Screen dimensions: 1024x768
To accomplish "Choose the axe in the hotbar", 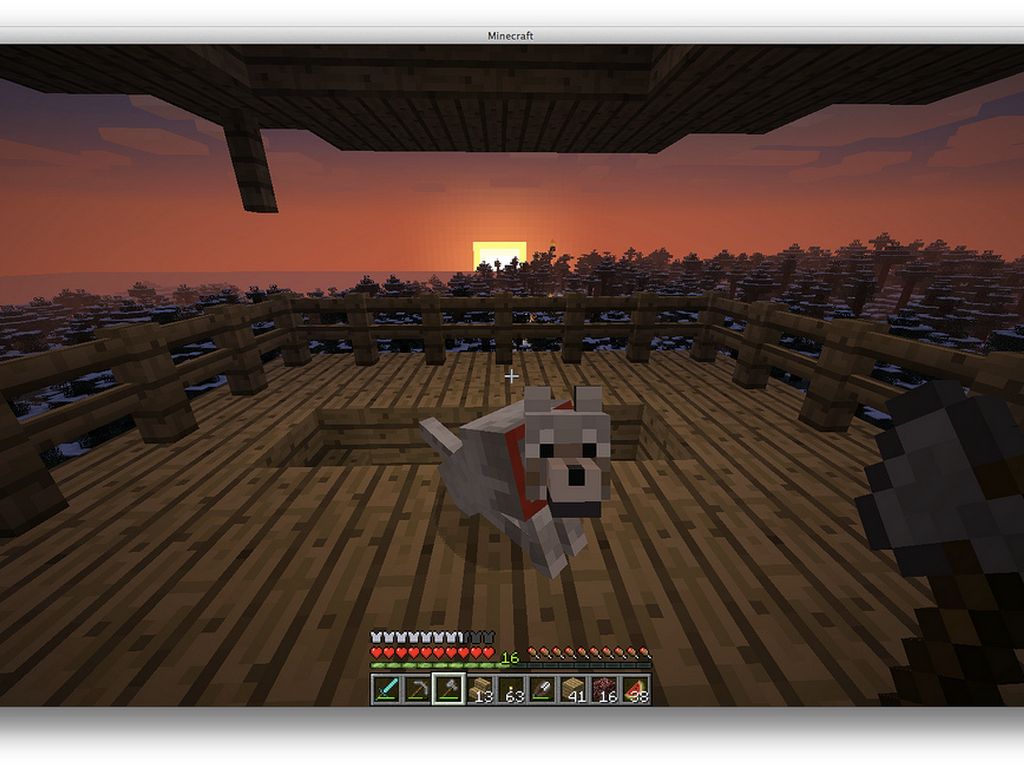I will 448,689.
